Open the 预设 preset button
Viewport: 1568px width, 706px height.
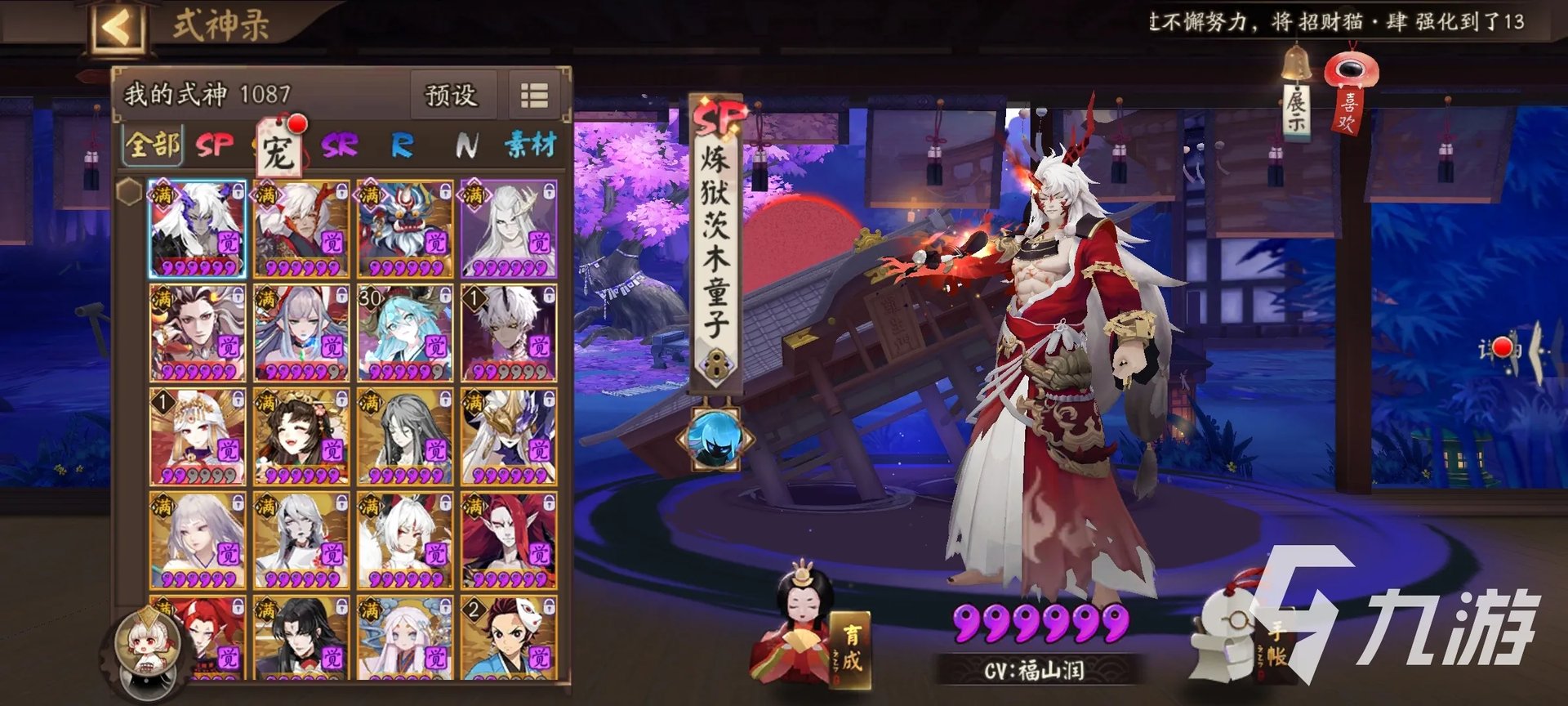coord(452,96)
